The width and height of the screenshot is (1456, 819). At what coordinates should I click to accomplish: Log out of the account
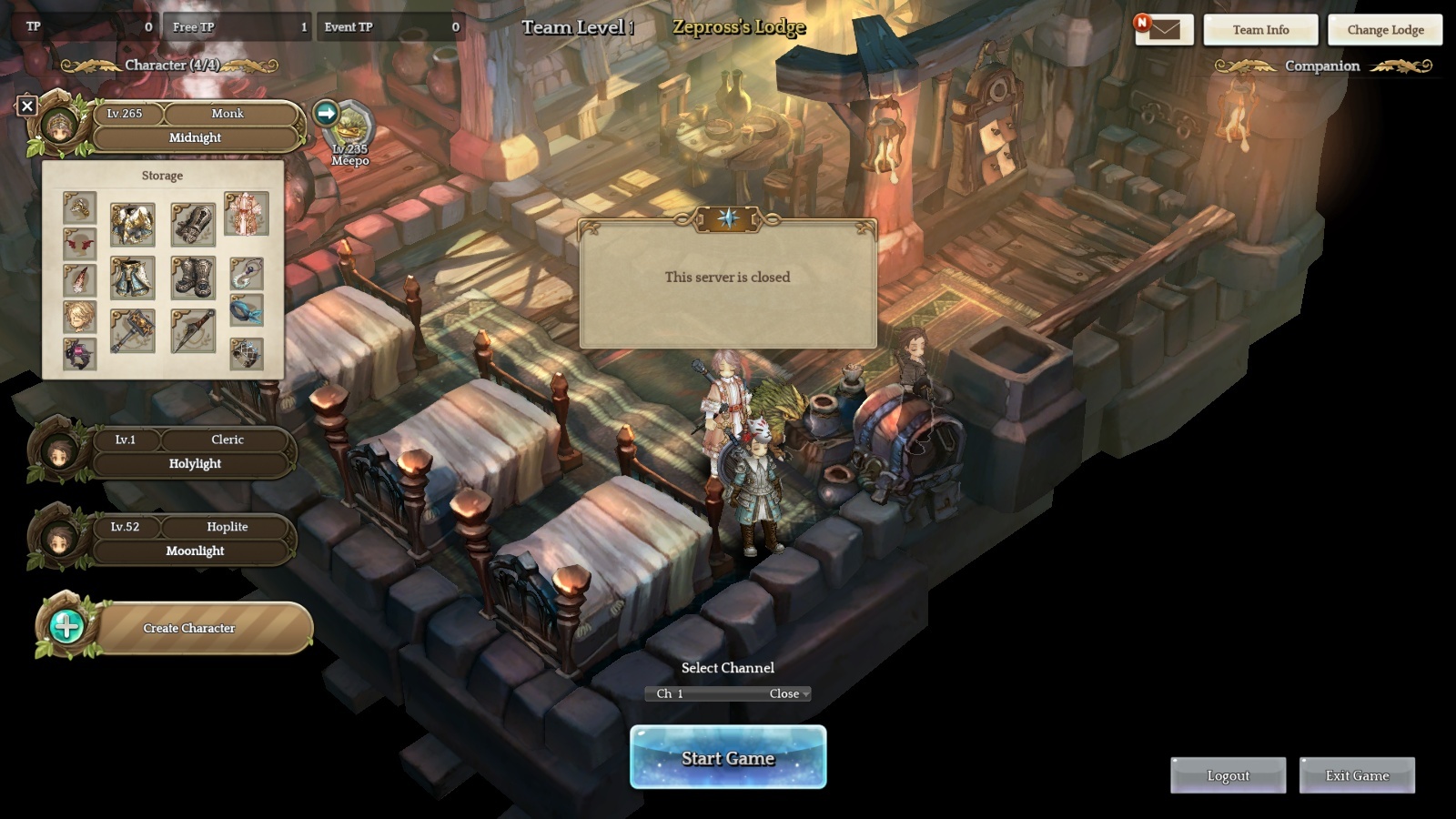1228,775
